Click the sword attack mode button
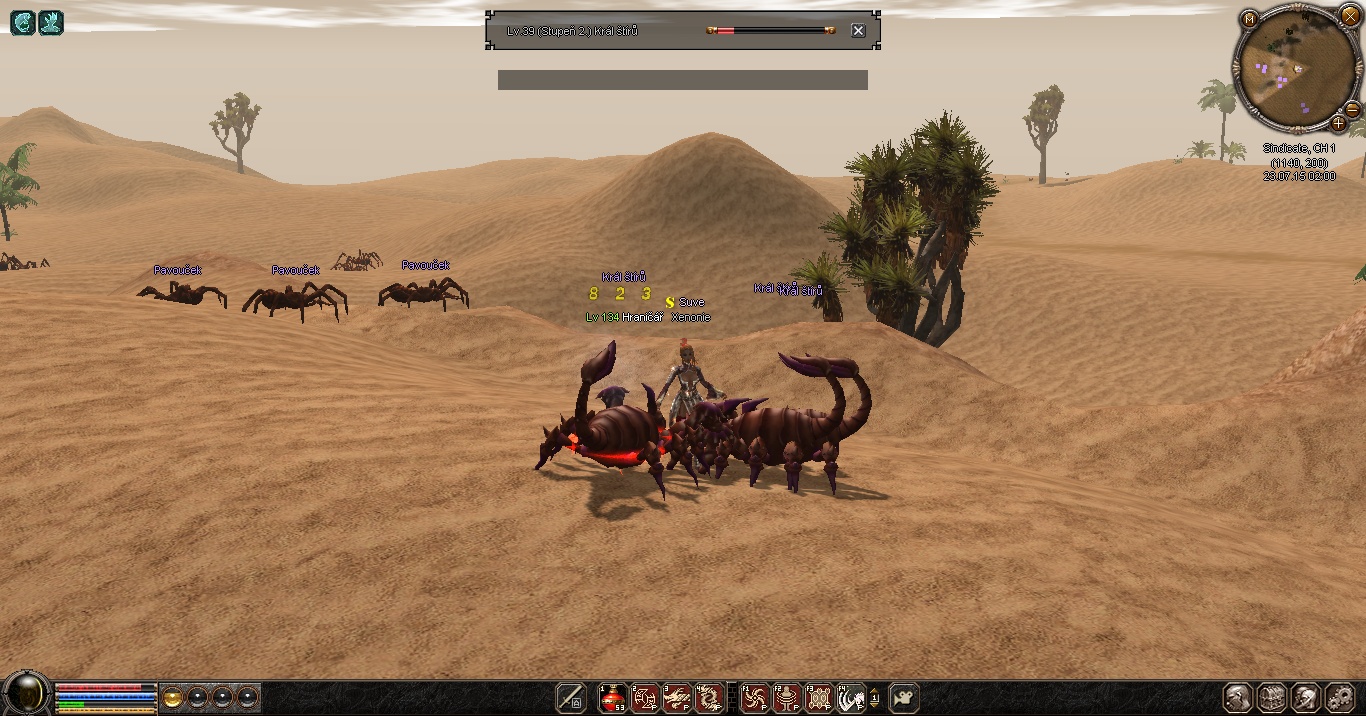 click(x=570, y=697)
